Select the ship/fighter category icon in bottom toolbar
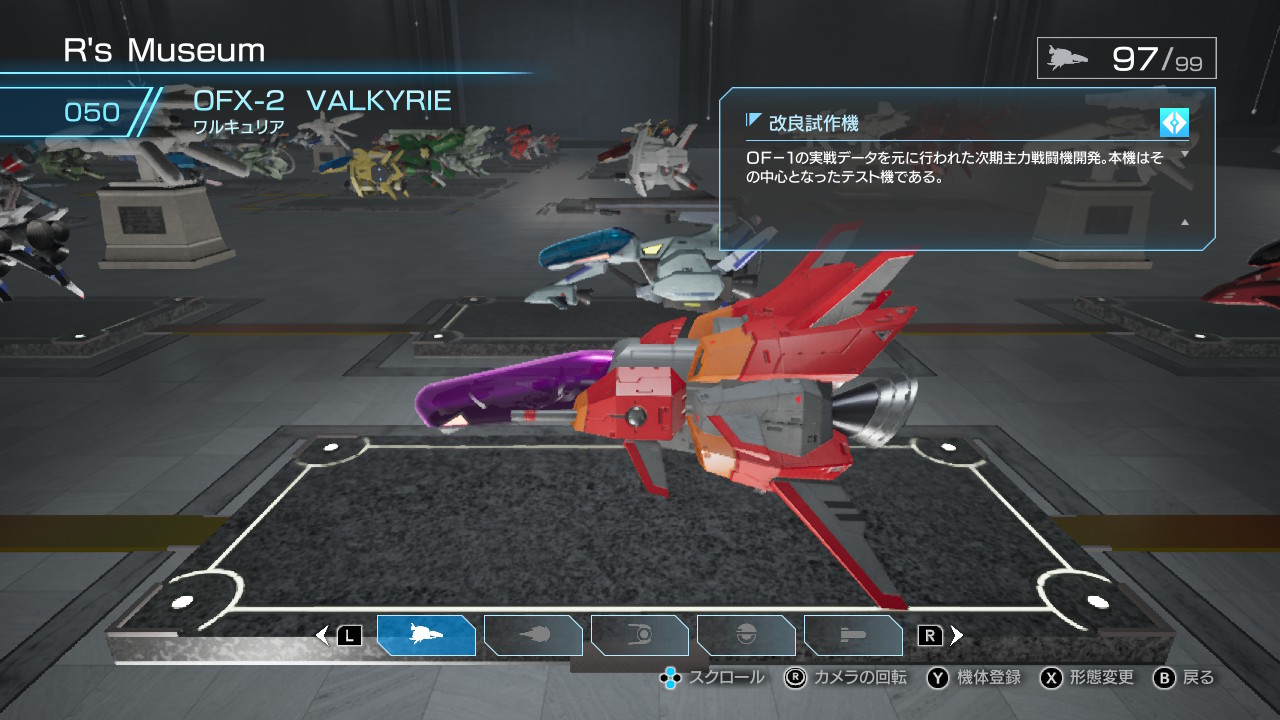The height and width of the screenshot is (720, 1280). (x=427, y=633)
